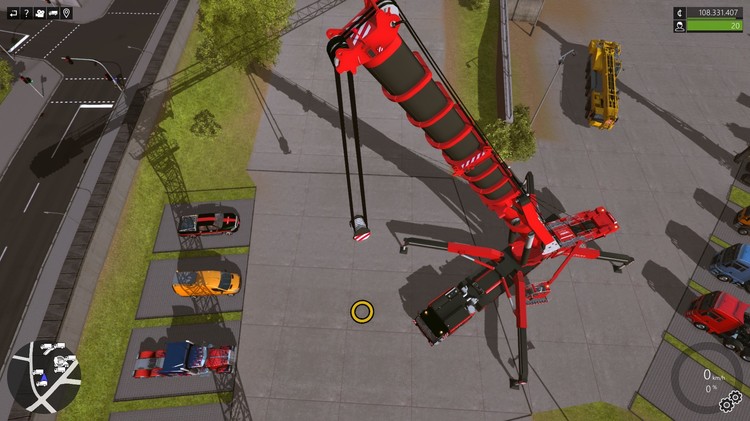Select the camera icon in the toolbar
The width and height of the screenshot is (750, 421).
(x=40, y=13)
